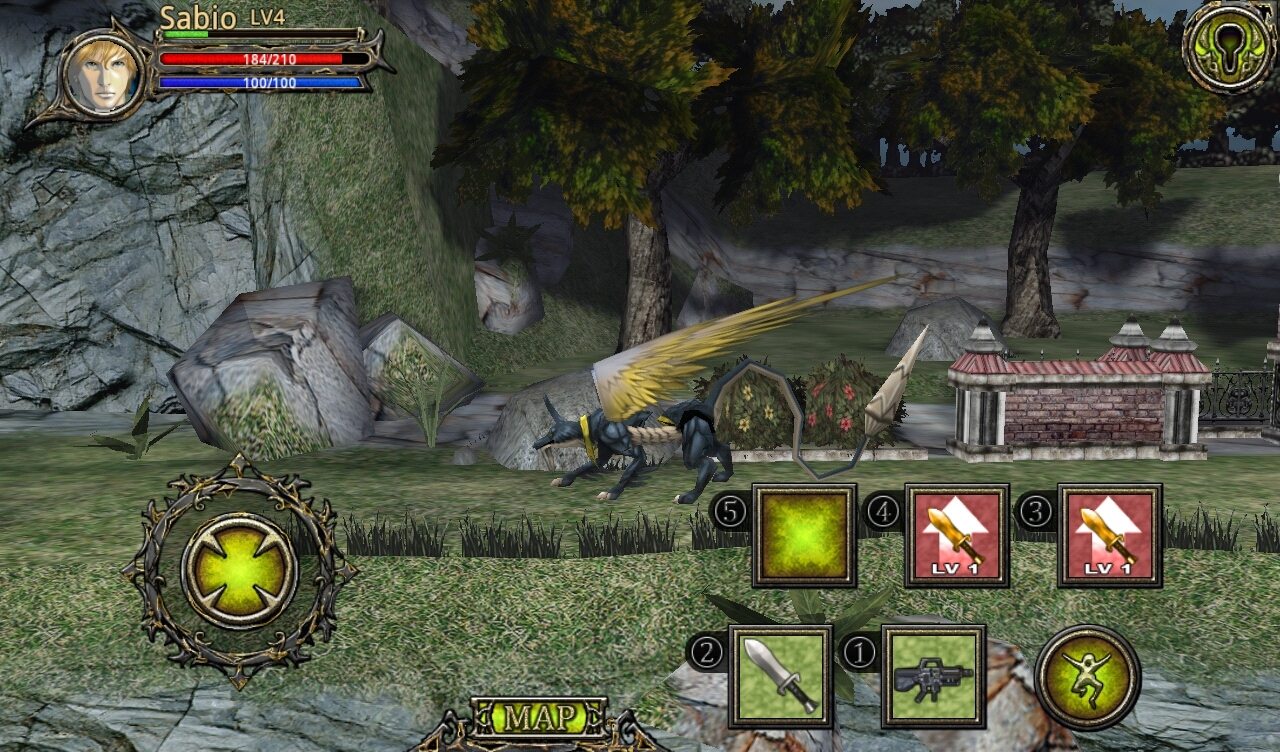Viewport: 1280px width, 752px height.
Task: Tap the thorn-ringed movement joystick center
Action: [x=239, y=571]
